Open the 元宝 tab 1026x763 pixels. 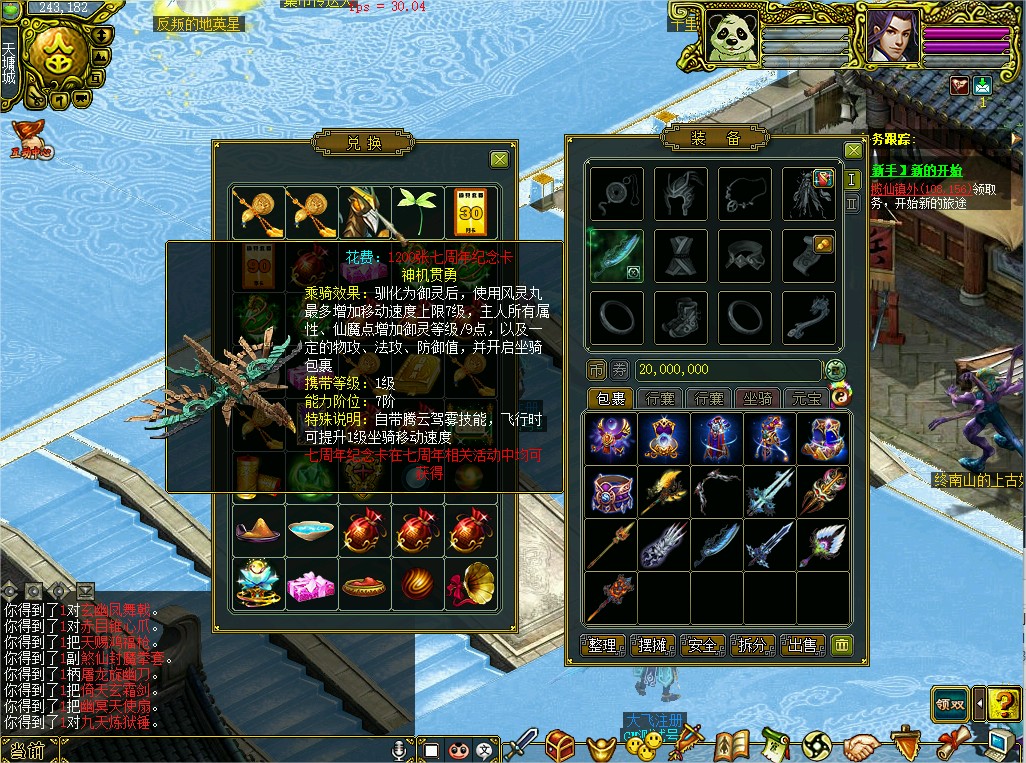coord(806,399)
